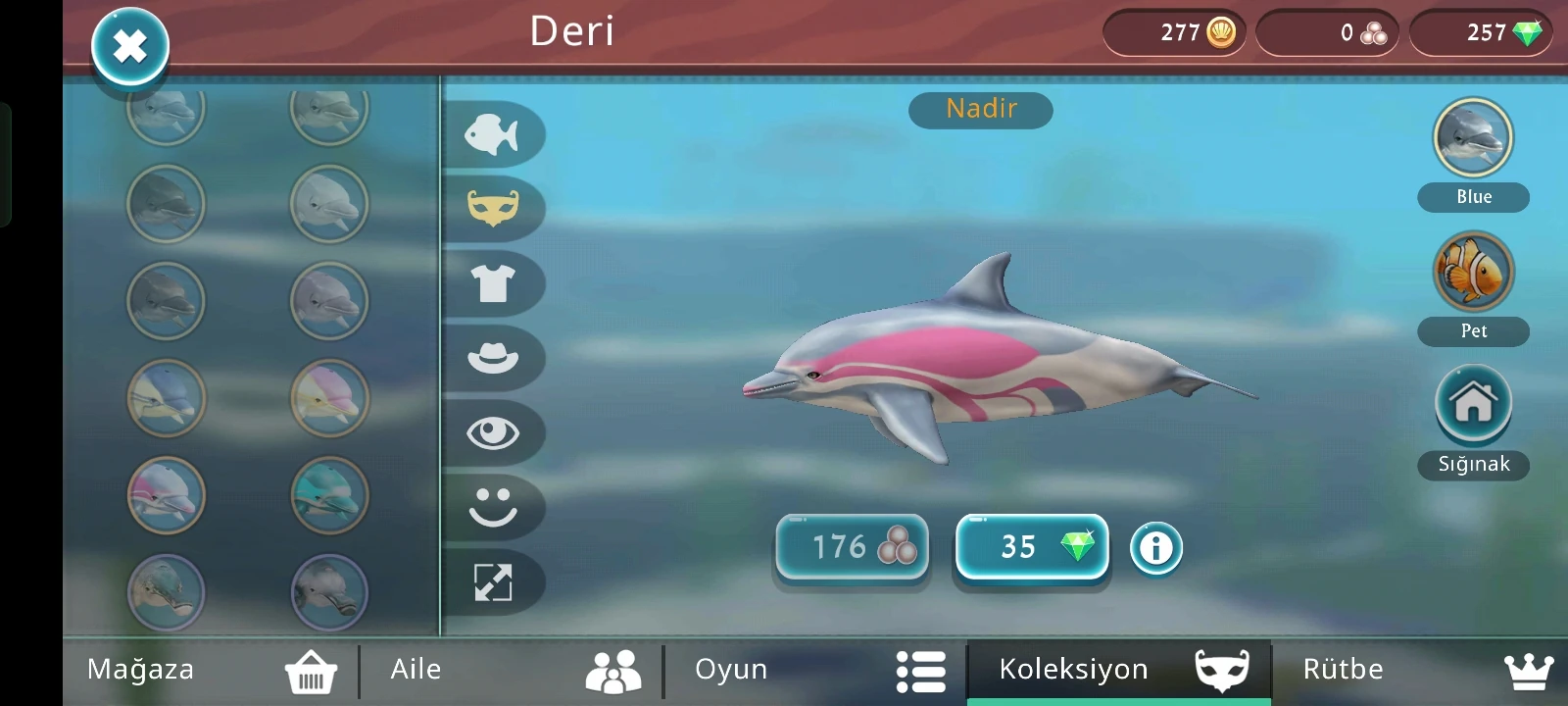Open the Pet companion selector
Screen dimensions: 1568x706
tap(1473, 282)
